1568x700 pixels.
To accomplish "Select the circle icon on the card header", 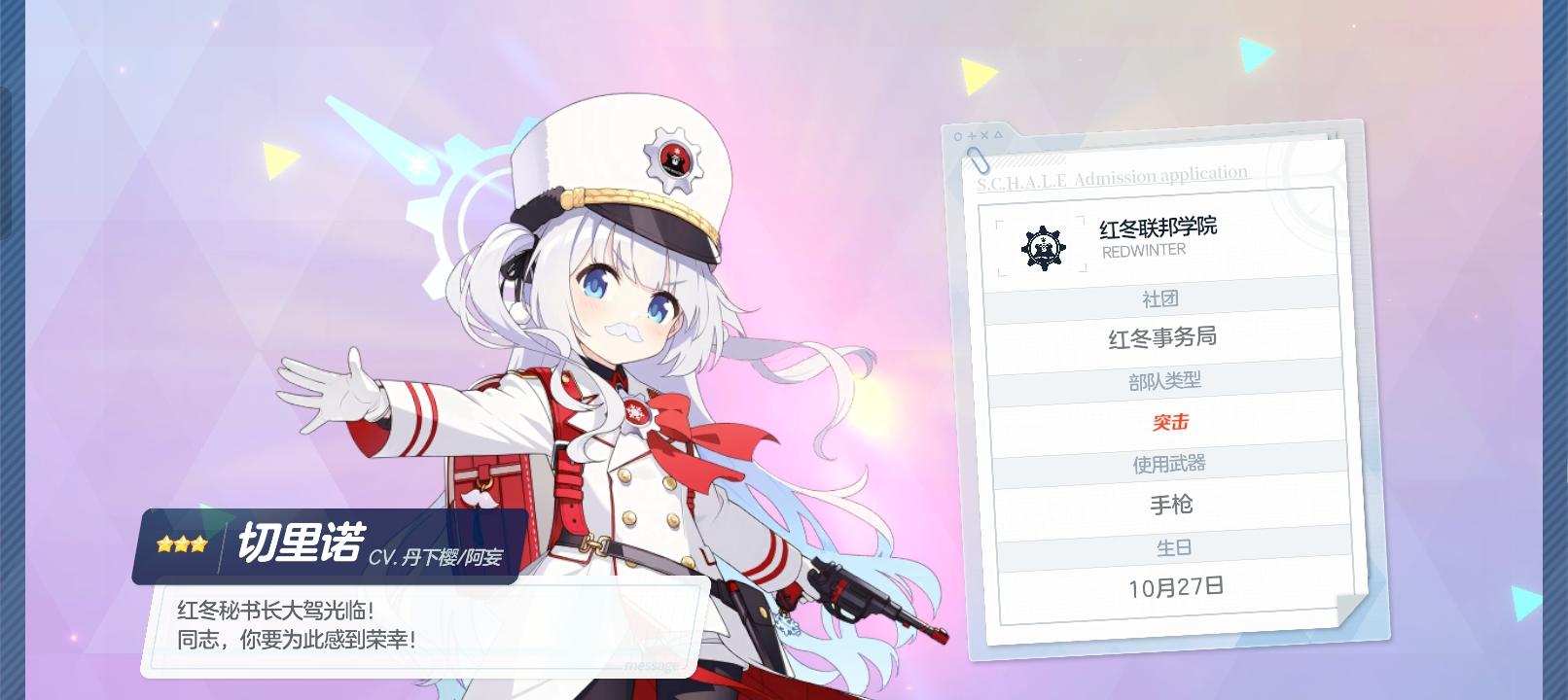I will [958, 136].
